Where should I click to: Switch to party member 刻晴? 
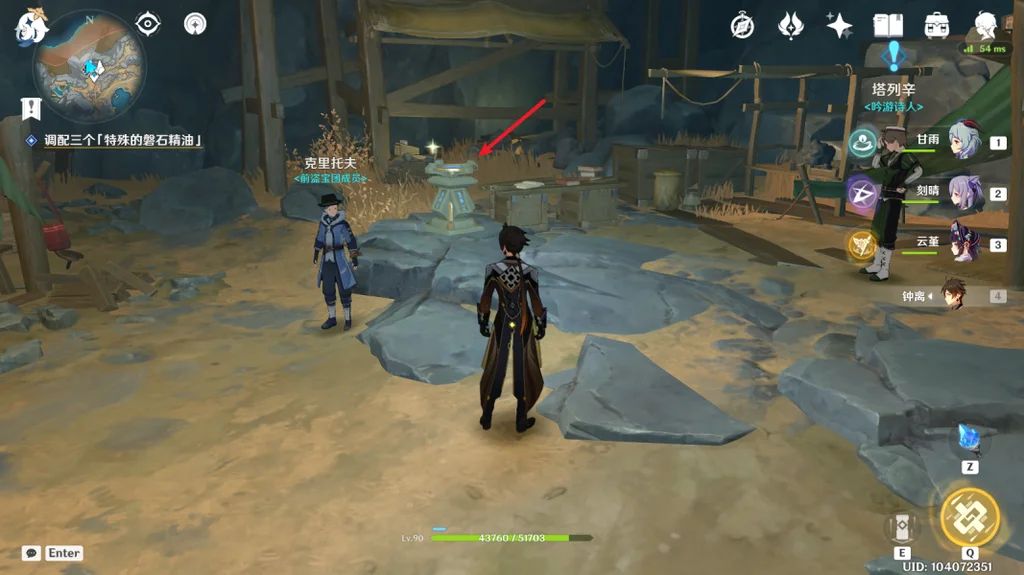click(x=965, y=192)
